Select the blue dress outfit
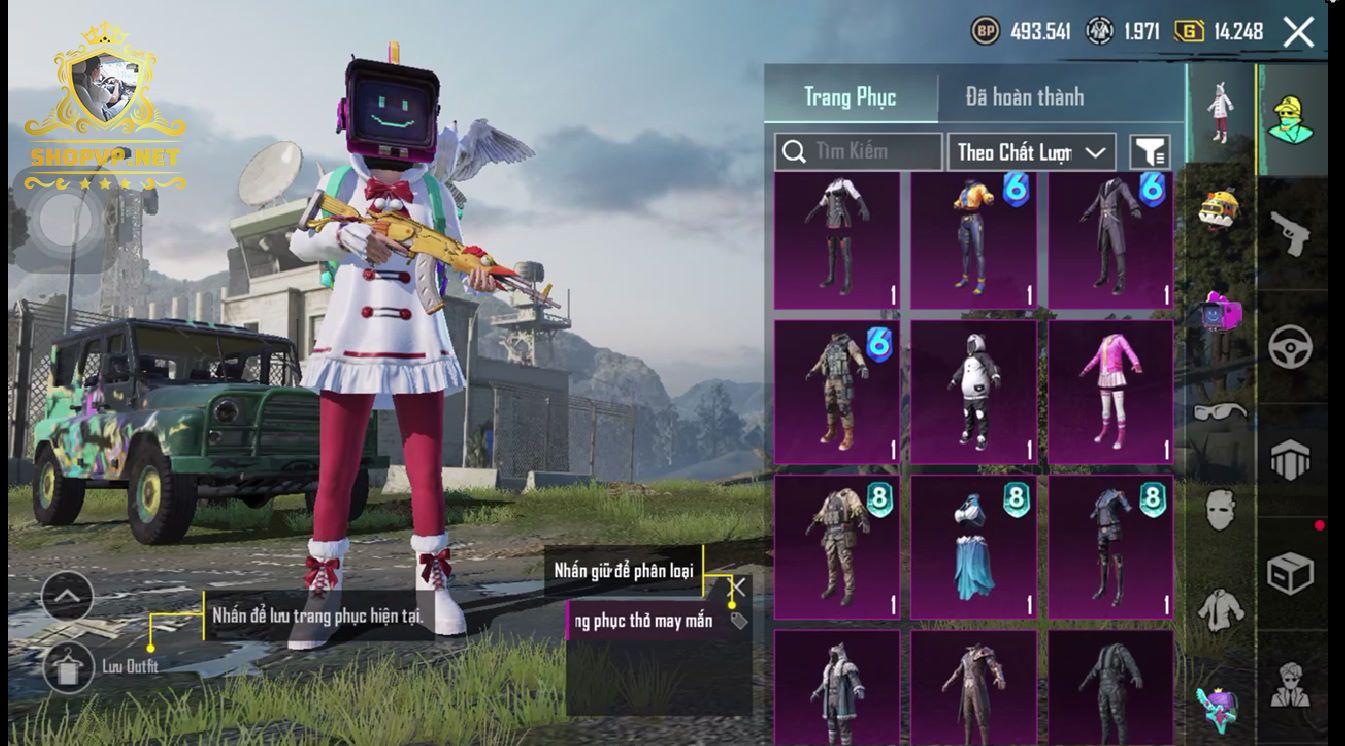Viewport: 1345px width, 746px height. [x=973, y=546]
